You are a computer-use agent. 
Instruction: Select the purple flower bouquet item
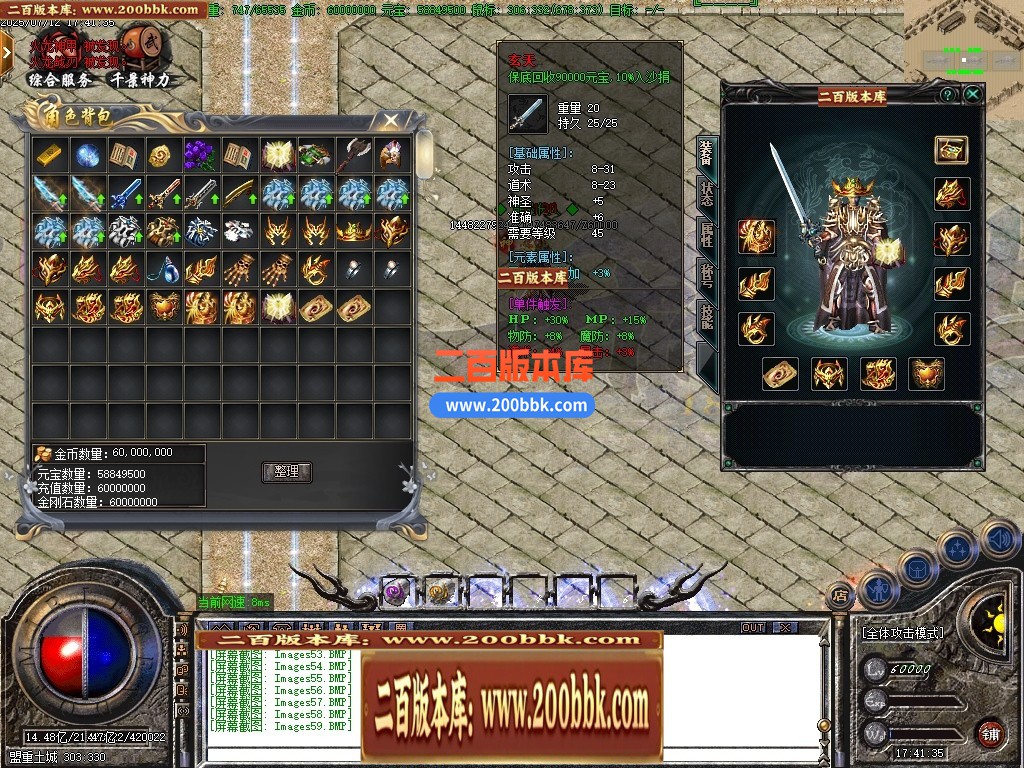[x=200, y=156]
